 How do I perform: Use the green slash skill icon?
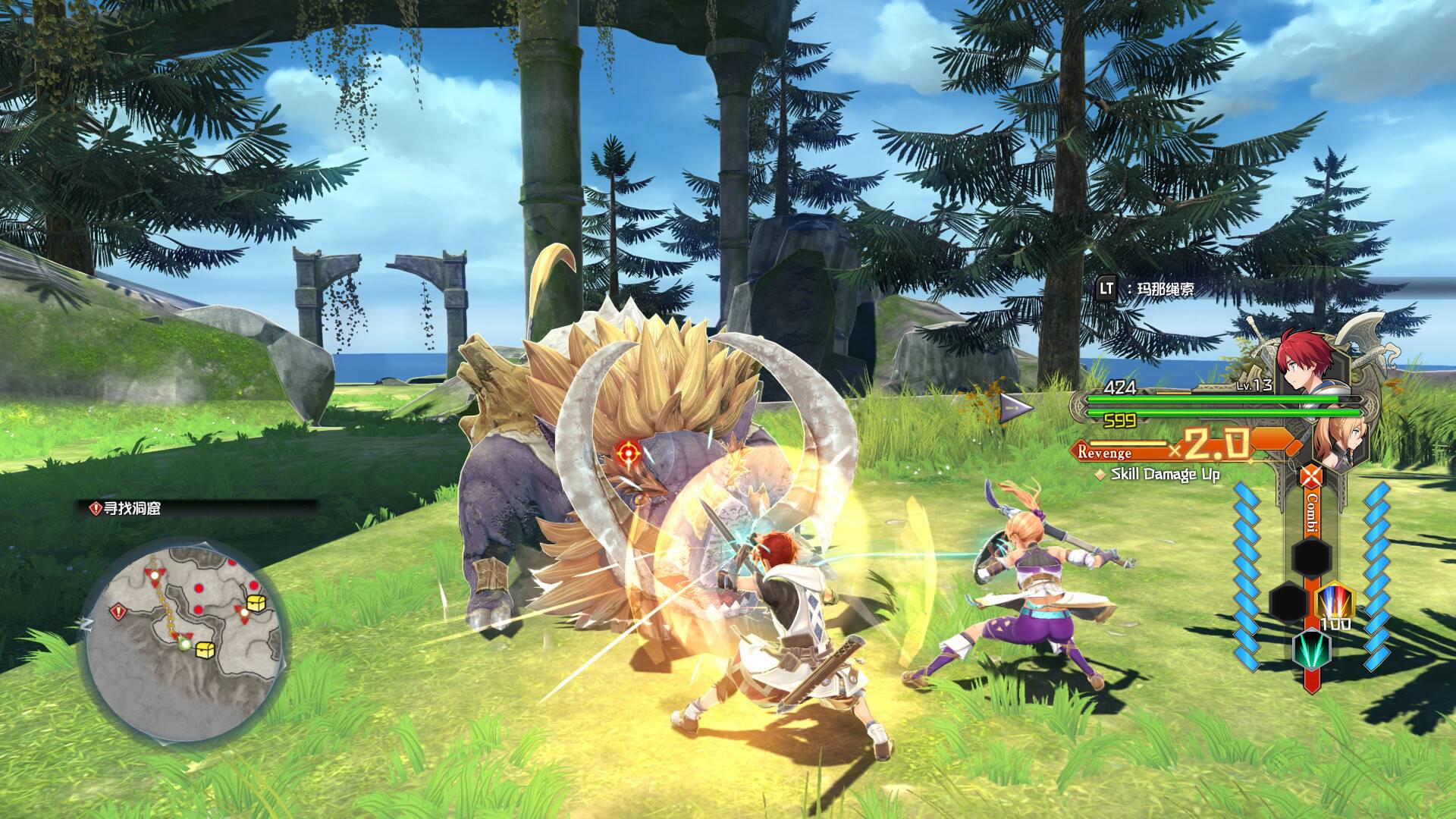click(1311, 649)
